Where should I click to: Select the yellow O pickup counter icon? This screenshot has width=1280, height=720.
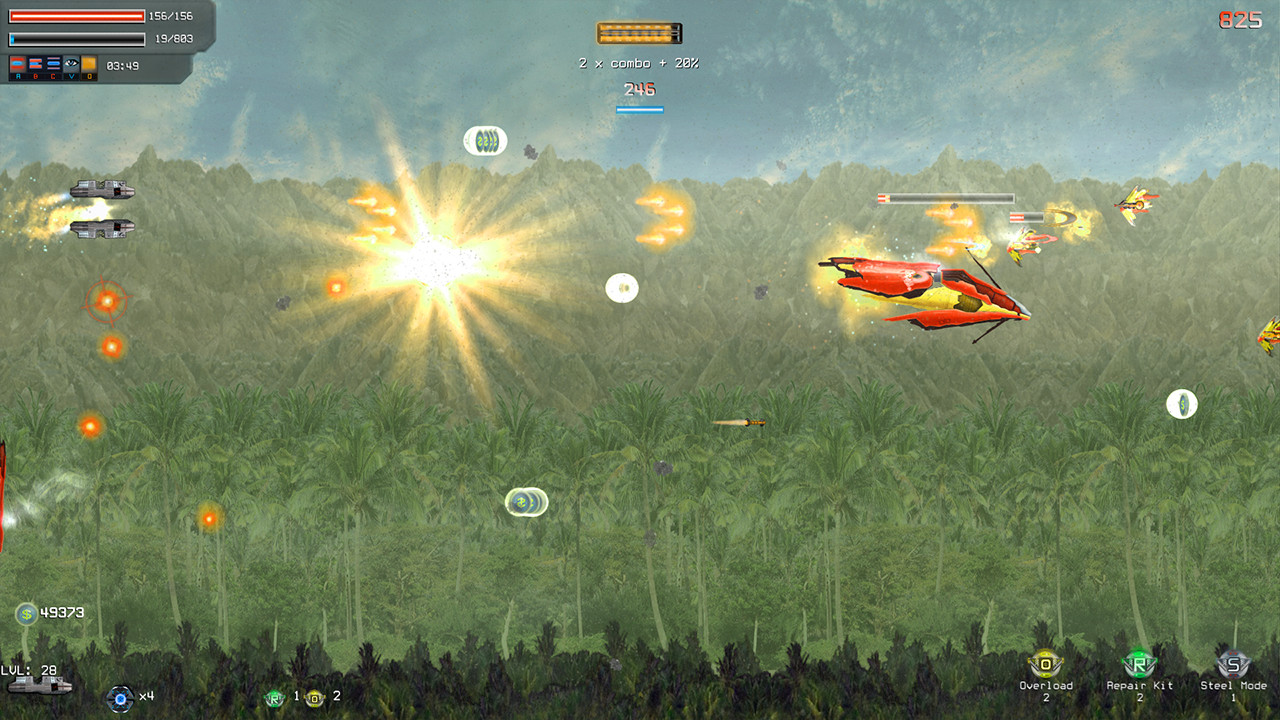314,698
